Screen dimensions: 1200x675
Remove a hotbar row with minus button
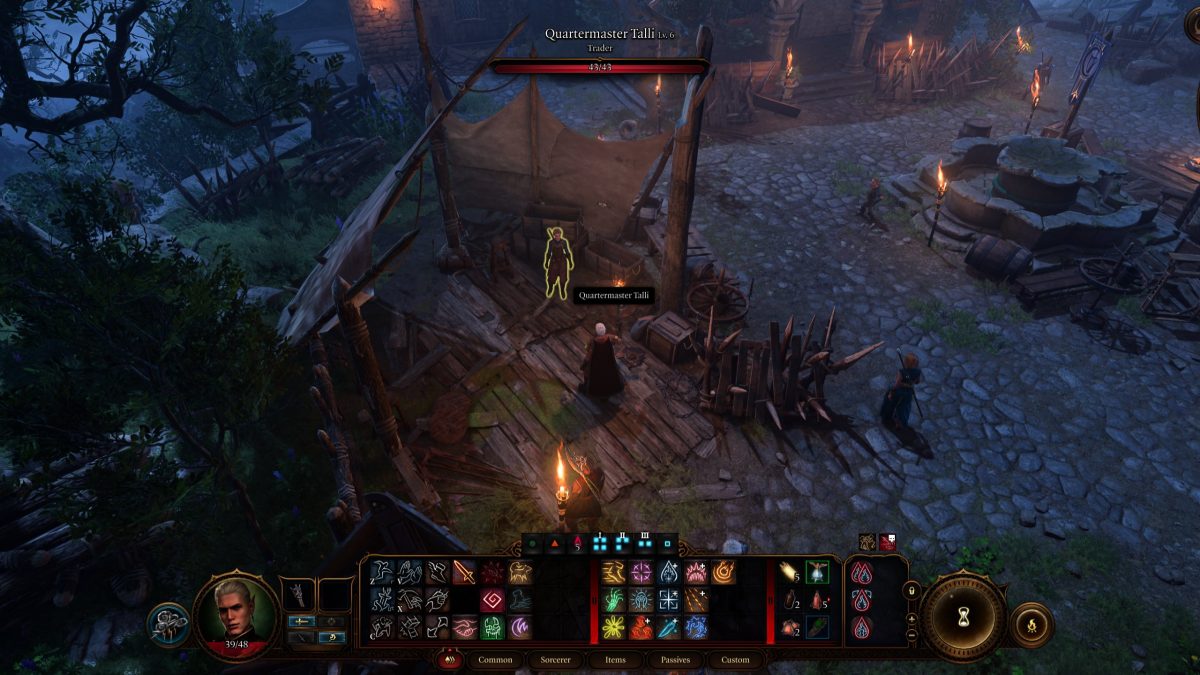[911, 635]
